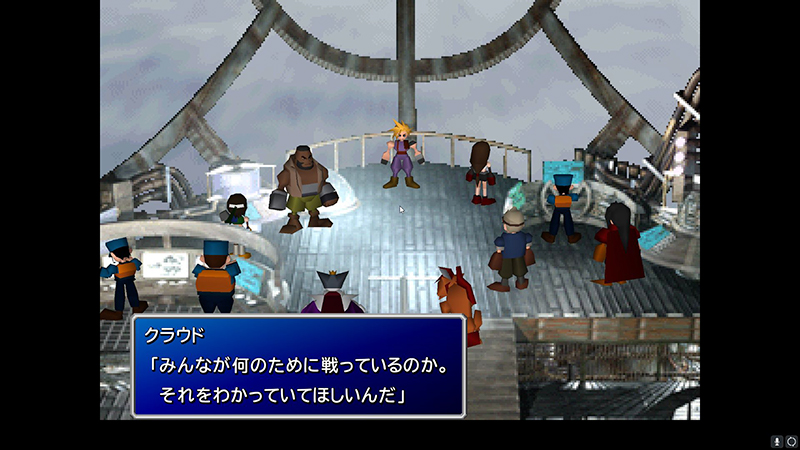Click the microphone icon in the corner

776,441
